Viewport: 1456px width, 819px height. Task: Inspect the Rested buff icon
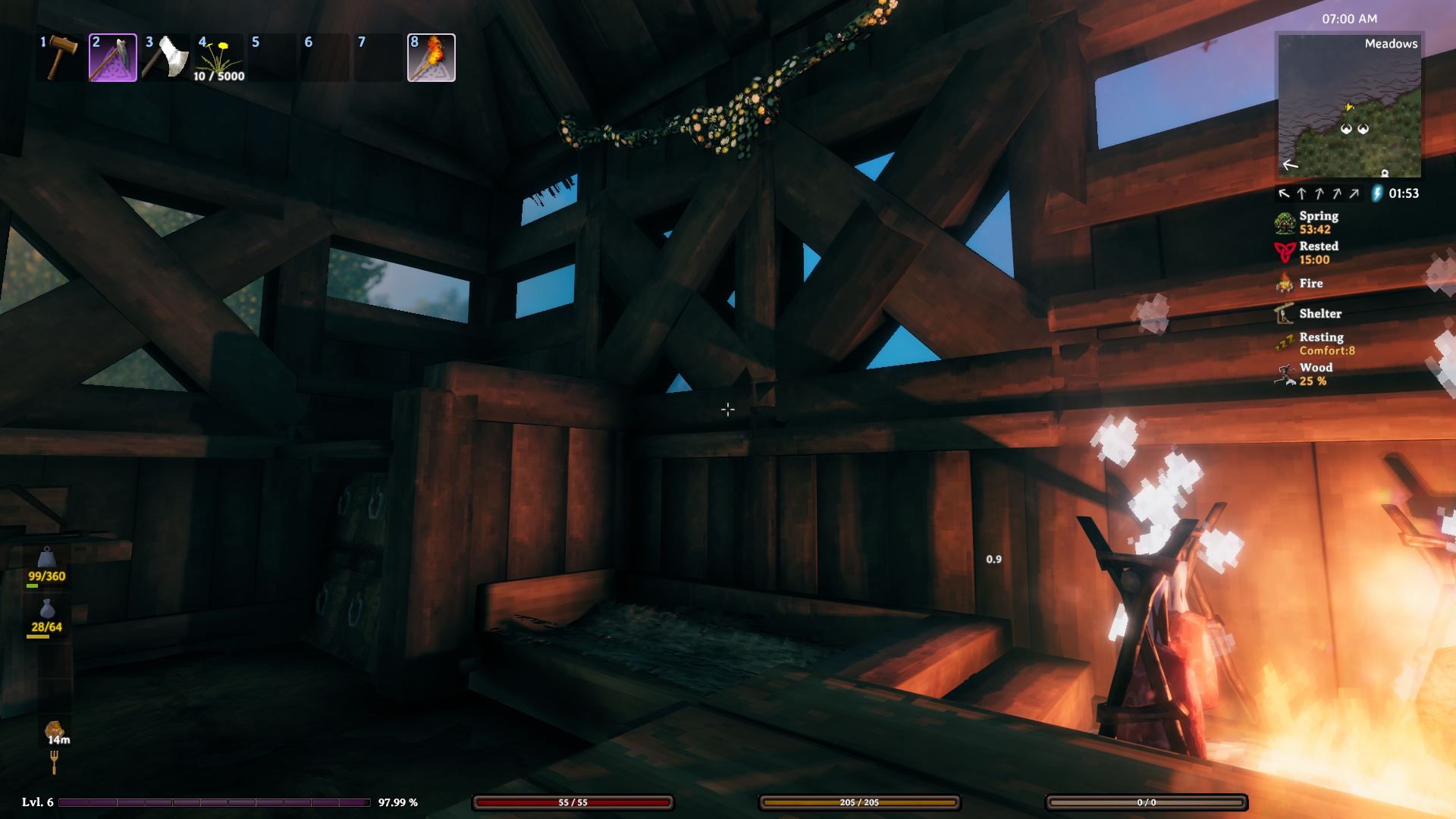coord(1285,253)
